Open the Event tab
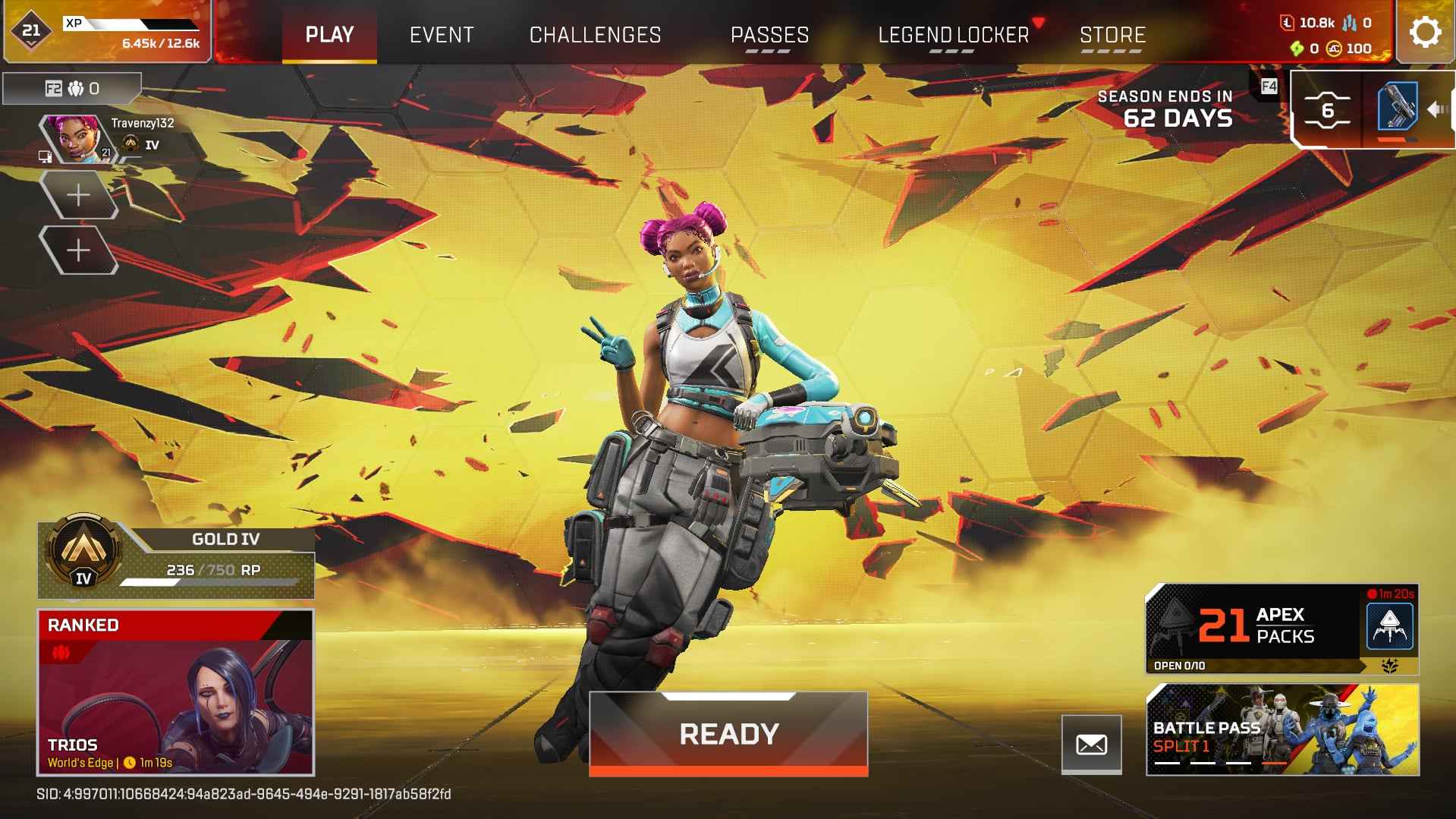 pos(442,34)
